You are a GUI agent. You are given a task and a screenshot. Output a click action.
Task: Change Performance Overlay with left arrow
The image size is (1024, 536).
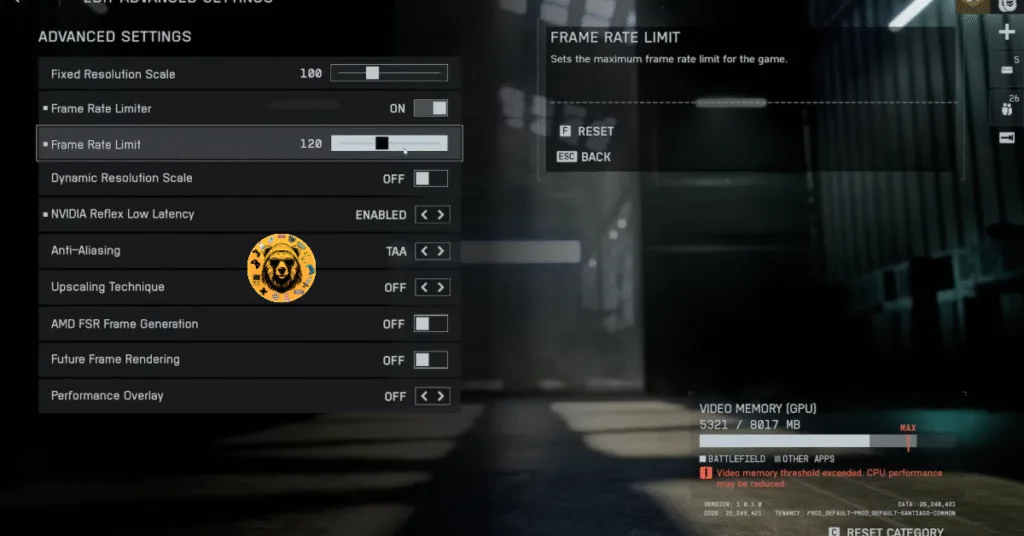423,396
